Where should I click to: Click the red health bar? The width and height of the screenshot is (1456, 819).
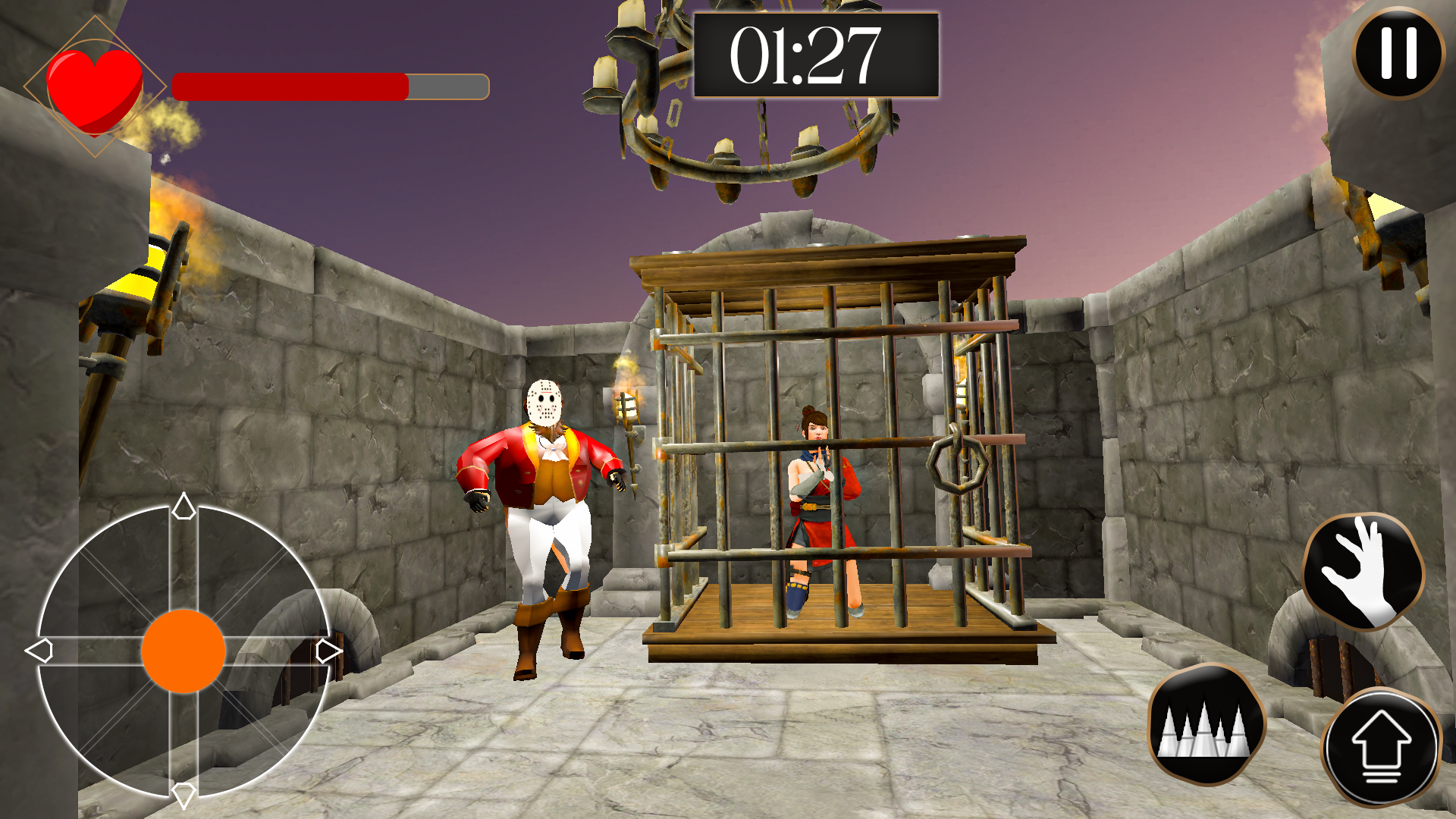point(288,86)
